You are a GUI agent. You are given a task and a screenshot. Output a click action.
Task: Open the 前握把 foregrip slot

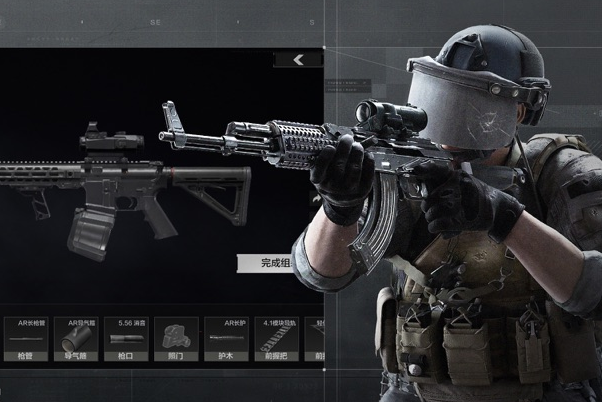pyautogui.click(x=274, y=340)
